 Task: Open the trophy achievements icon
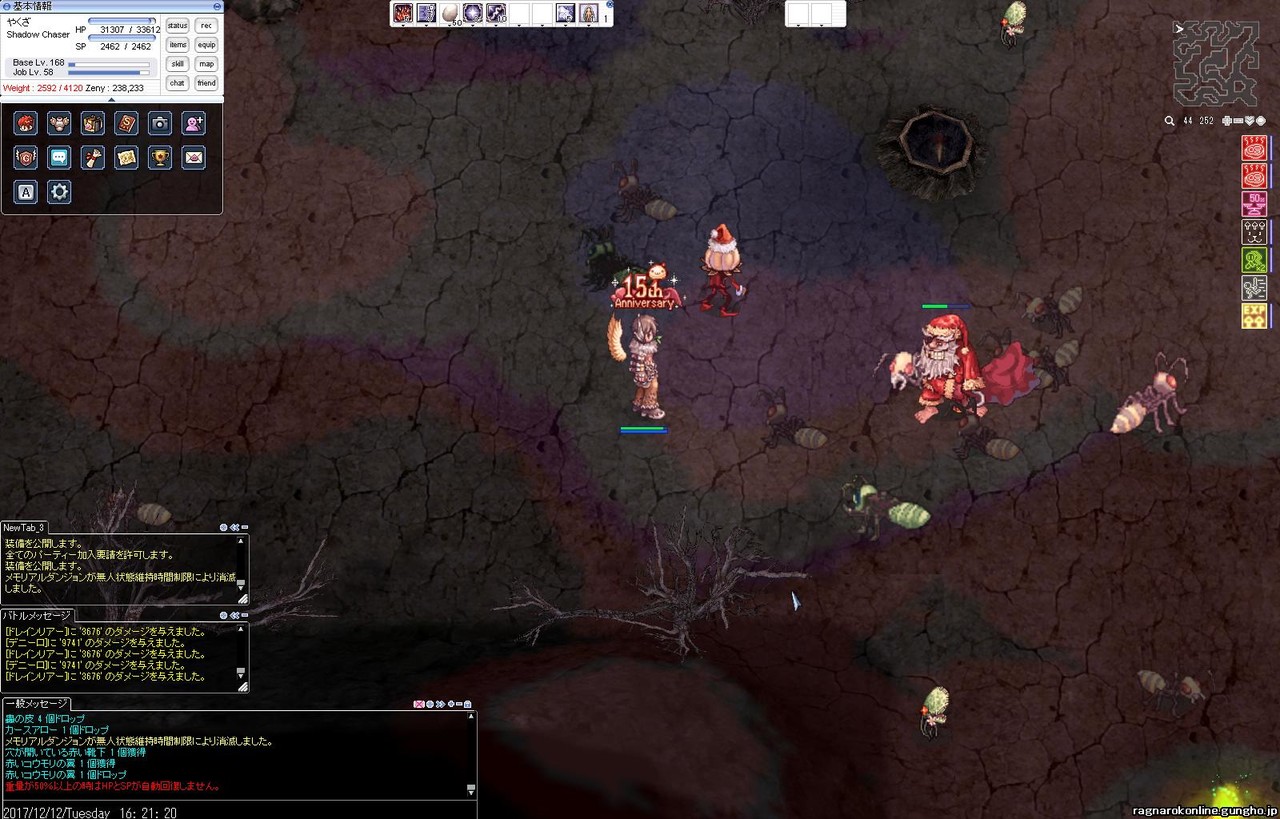[159, 157]
